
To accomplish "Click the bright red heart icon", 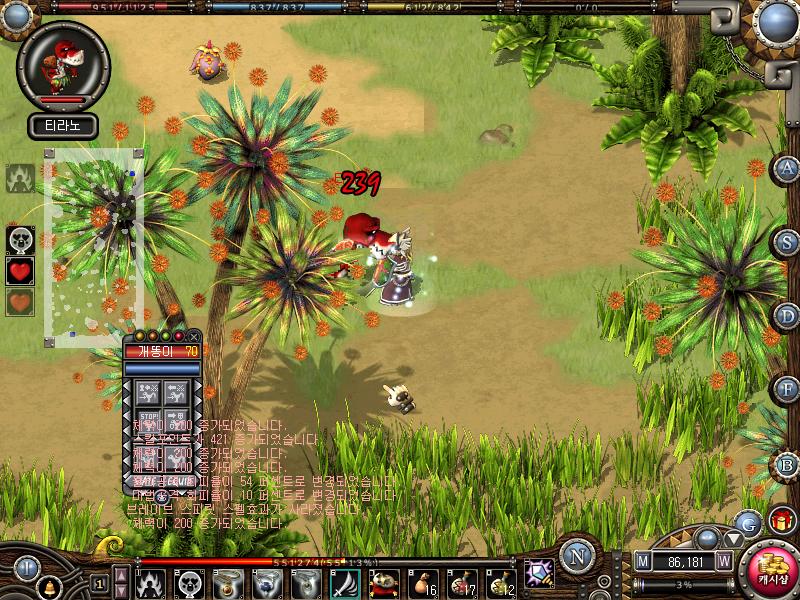I will pyautogui.click(x=20, y=270).
